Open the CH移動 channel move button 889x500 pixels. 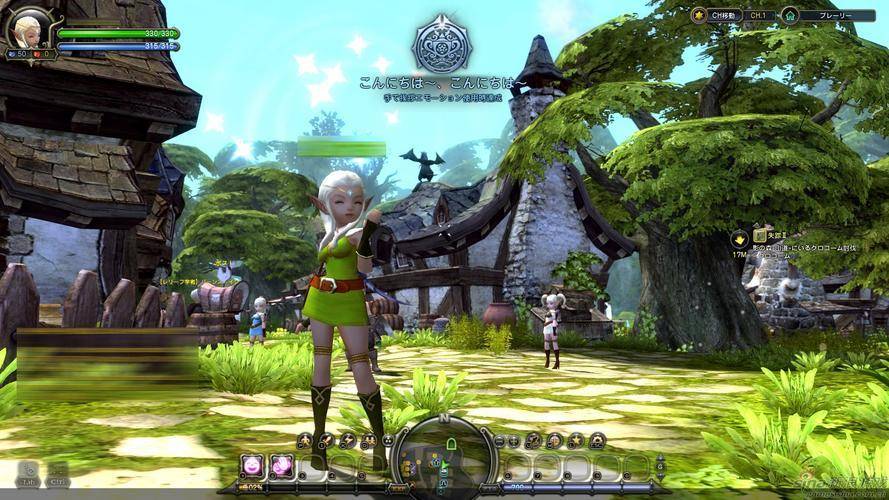(722, 15)
